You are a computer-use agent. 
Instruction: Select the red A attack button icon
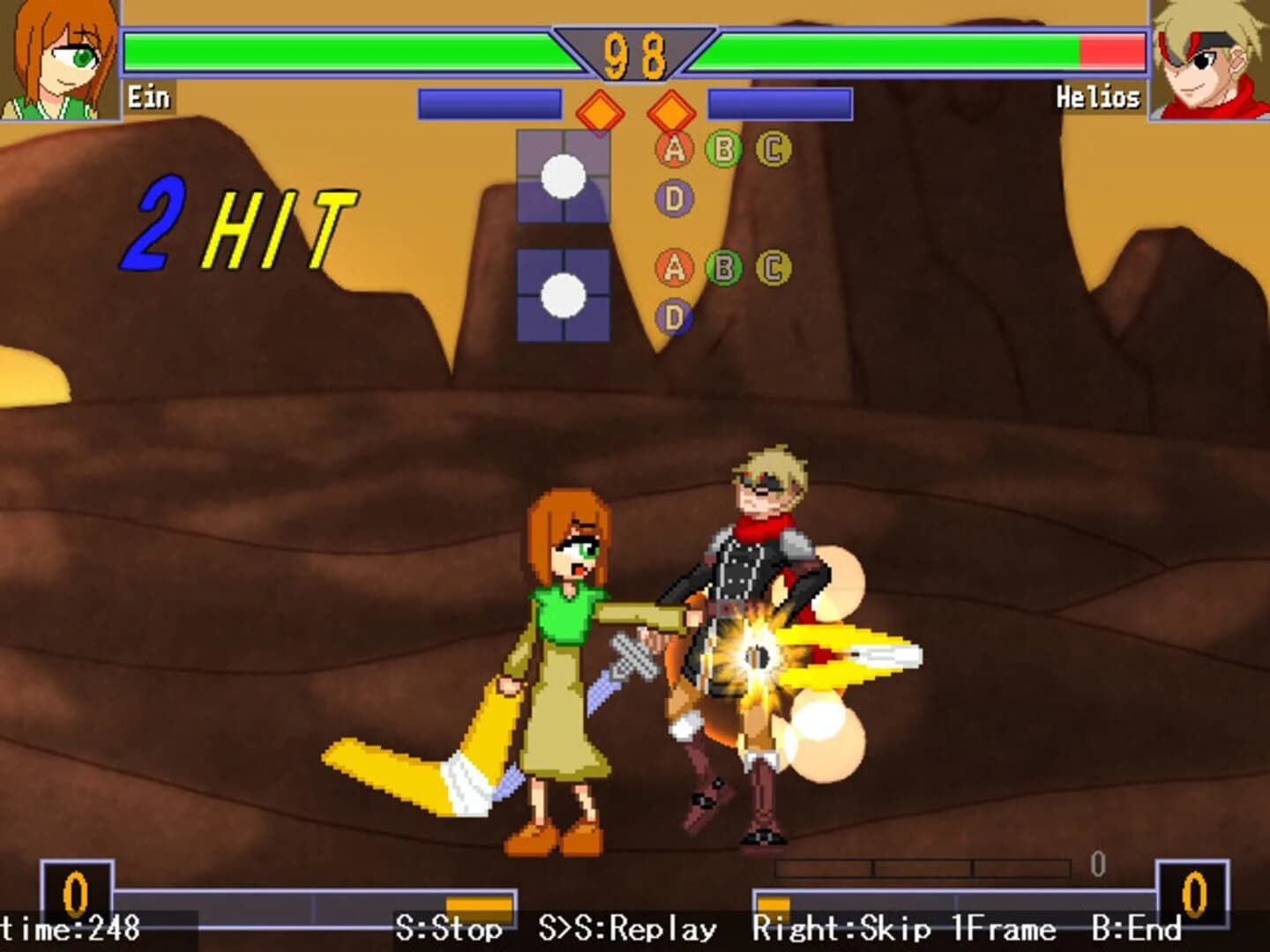[x=673, y=147]
